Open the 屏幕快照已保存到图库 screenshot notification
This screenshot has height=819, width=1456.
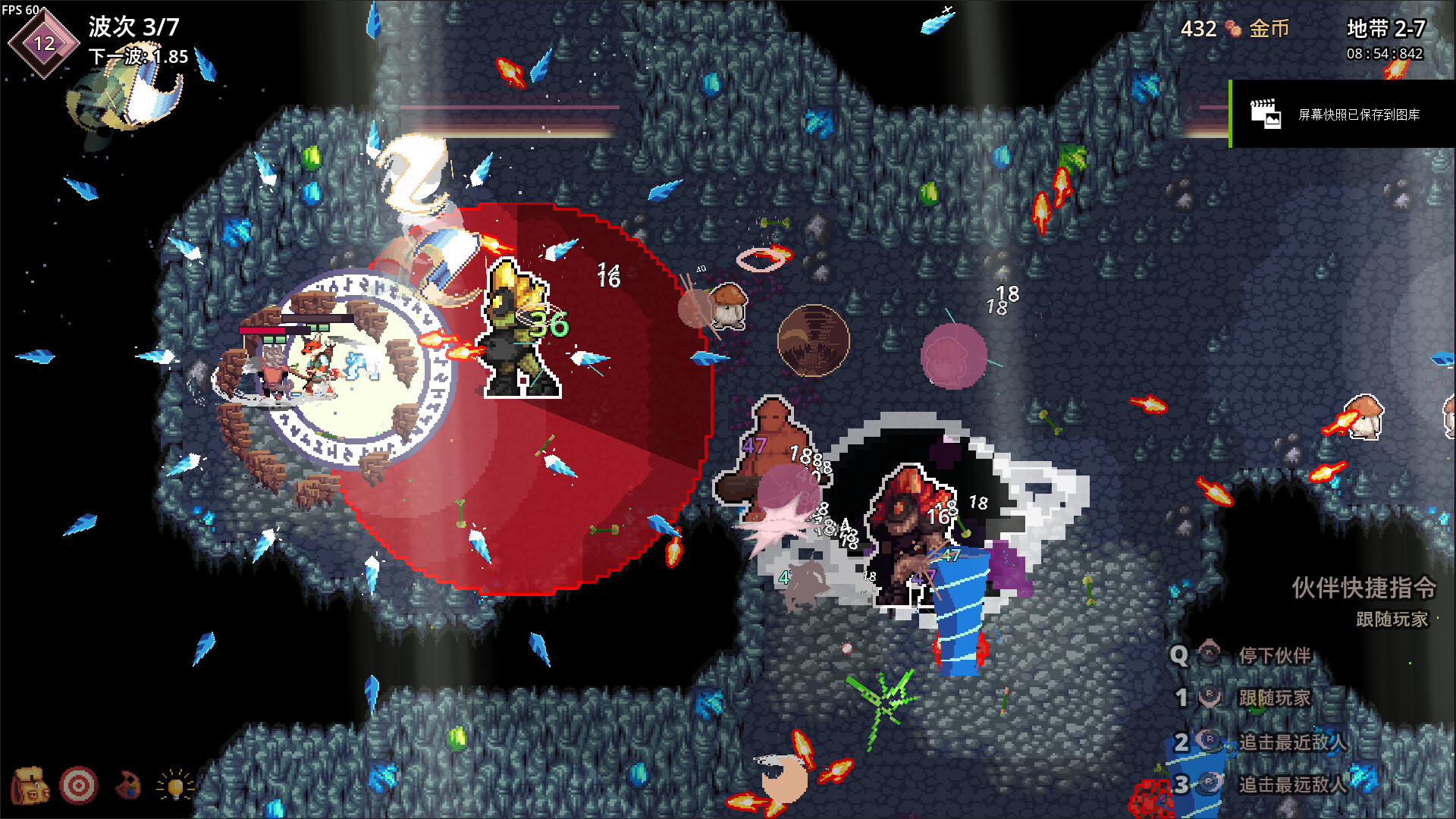pos(1342,115)
